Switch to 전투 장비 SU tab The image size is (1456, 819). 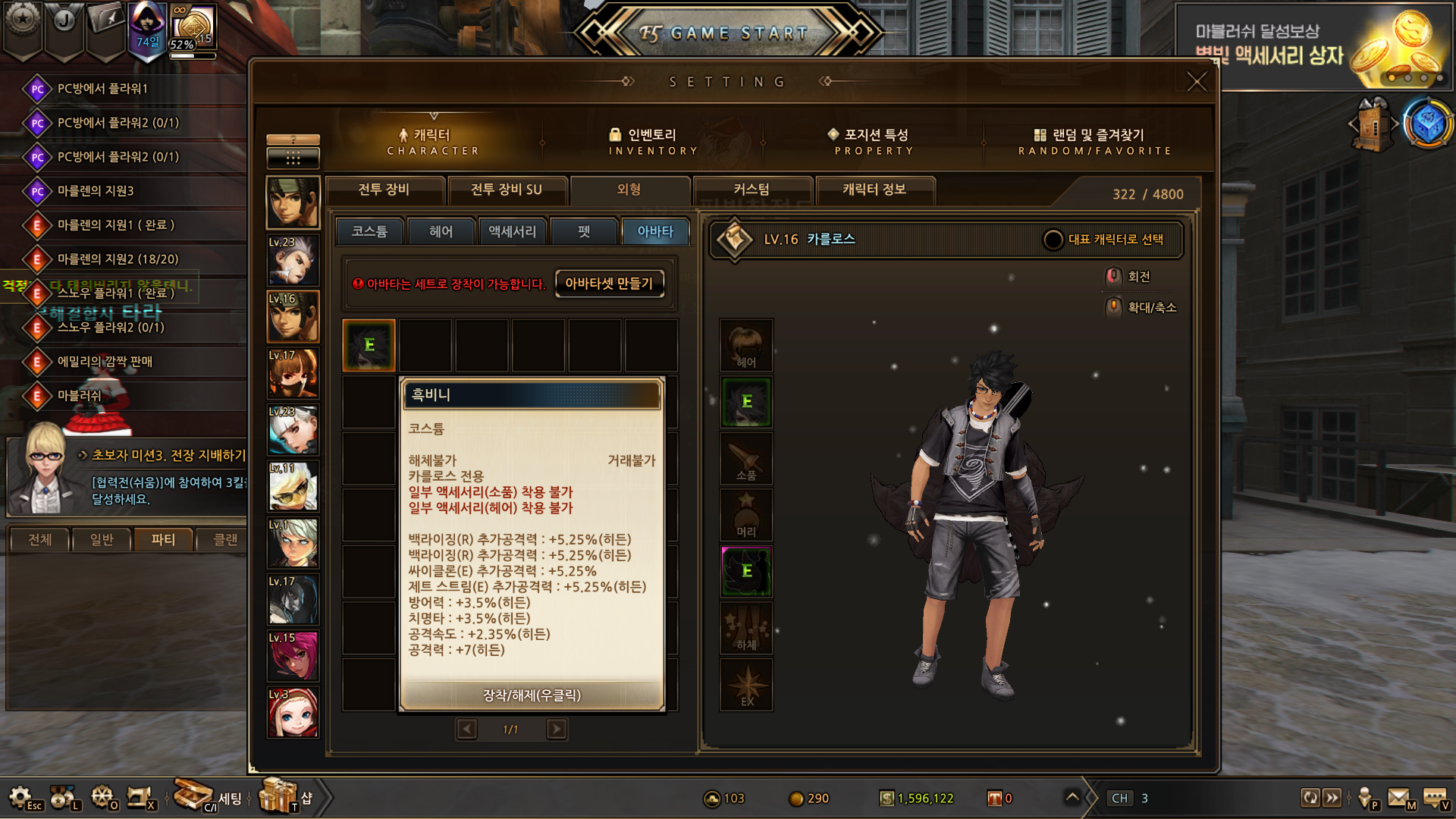coord(507,190)
